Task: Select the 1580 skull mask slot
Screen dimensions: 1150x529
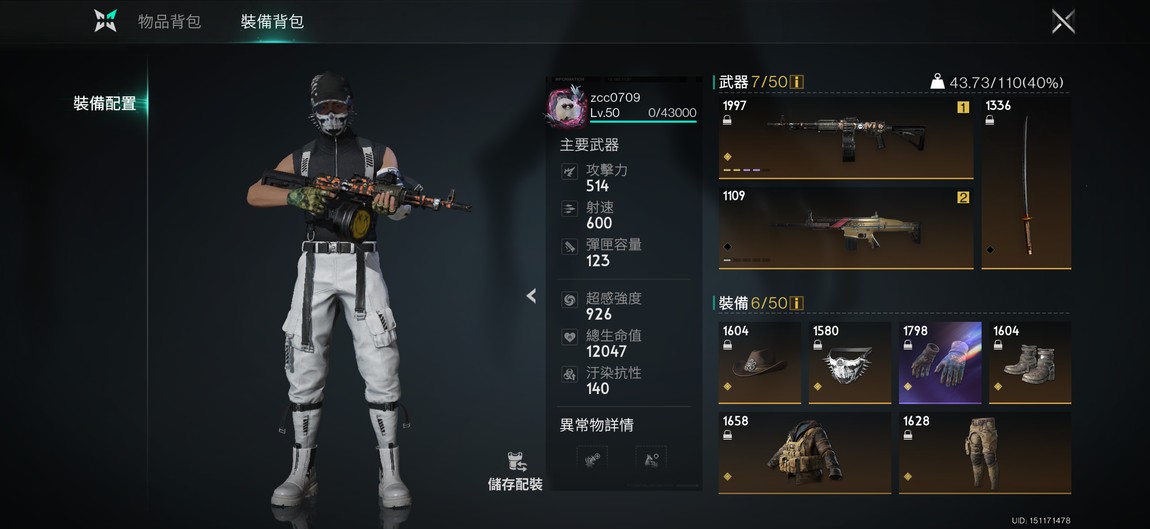Action: [849, 362]
